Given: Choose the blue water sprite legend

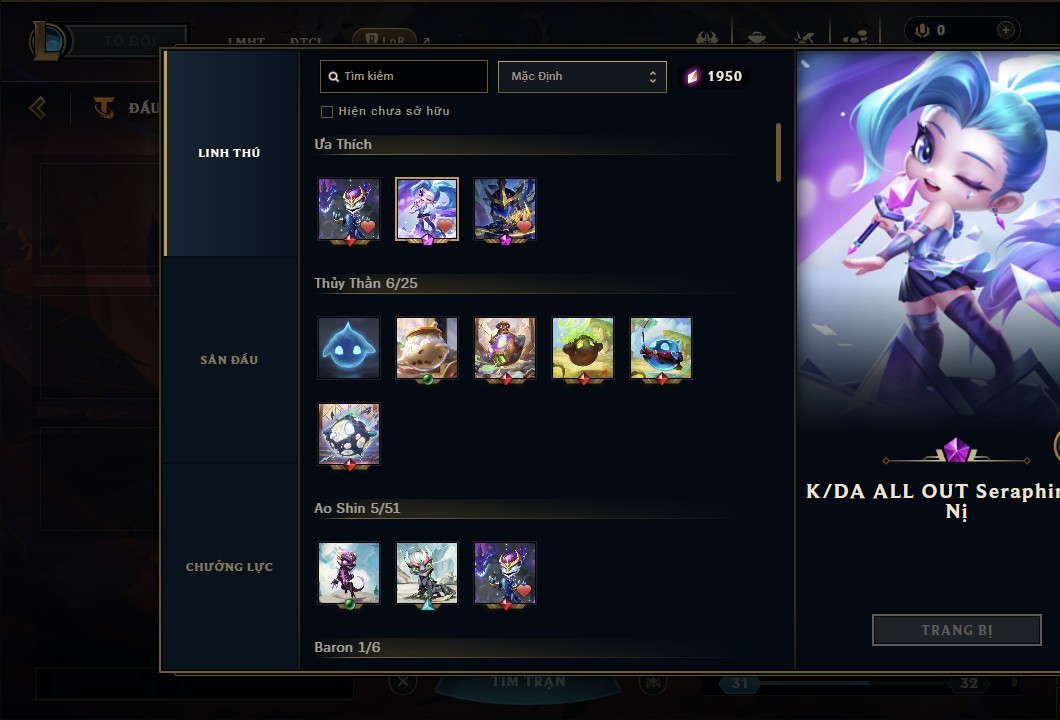Looking at the screenshot, I should (349, 348).
